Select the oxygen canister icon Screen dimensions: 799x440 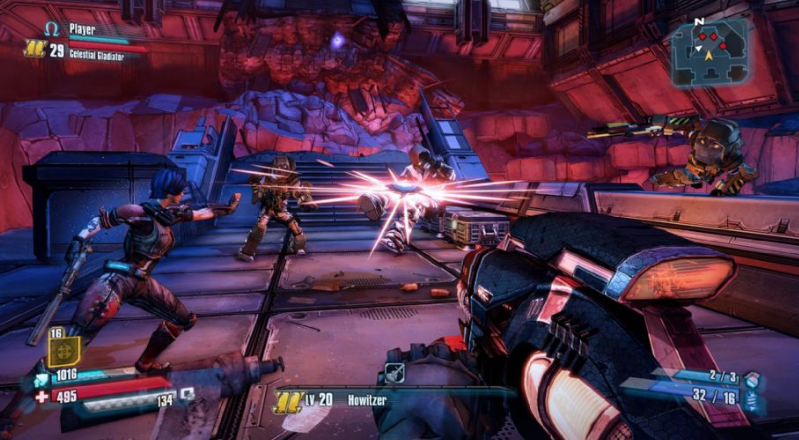[186, 394]
